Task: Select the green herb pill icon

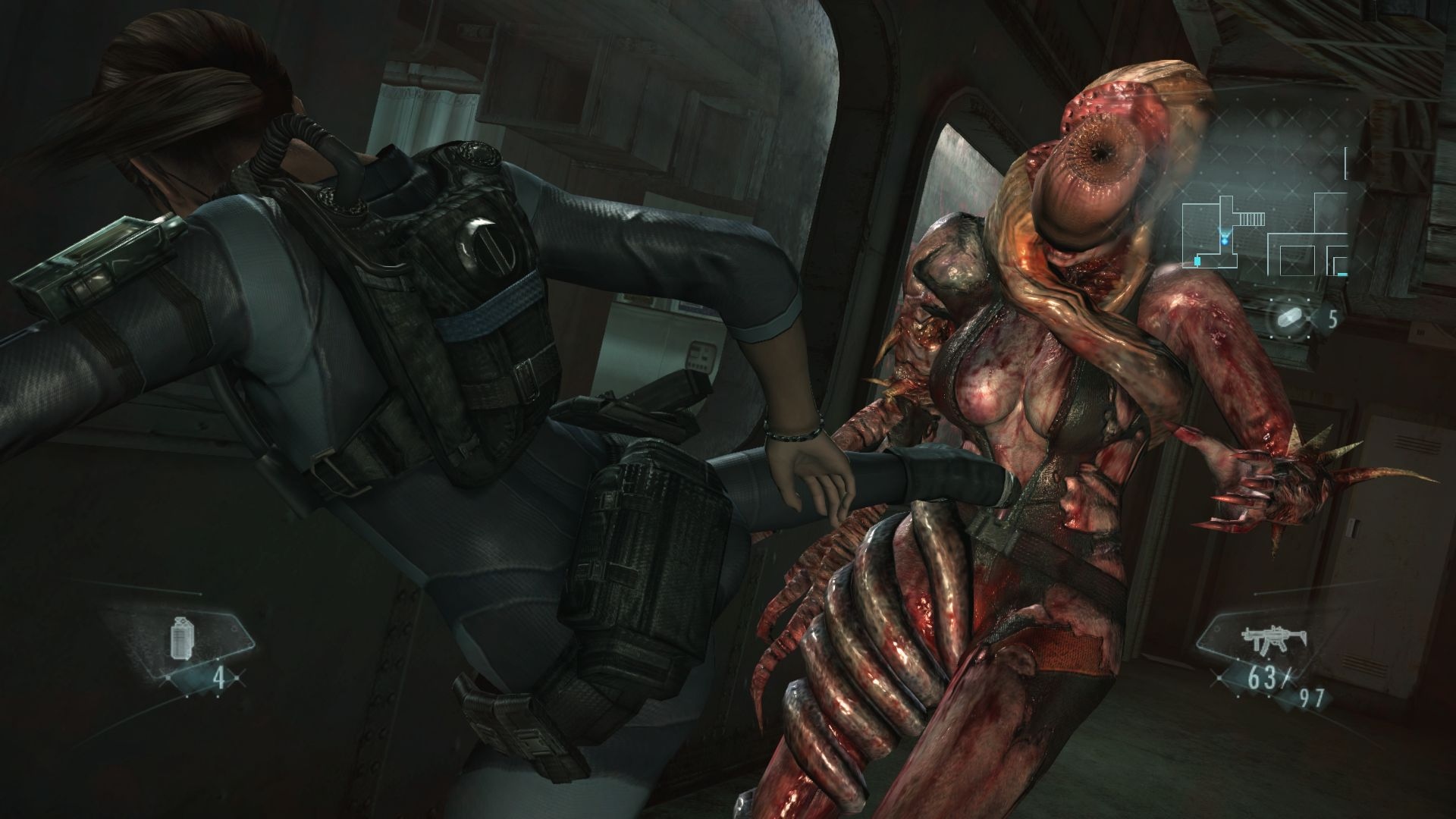Action: point(1291,315)
